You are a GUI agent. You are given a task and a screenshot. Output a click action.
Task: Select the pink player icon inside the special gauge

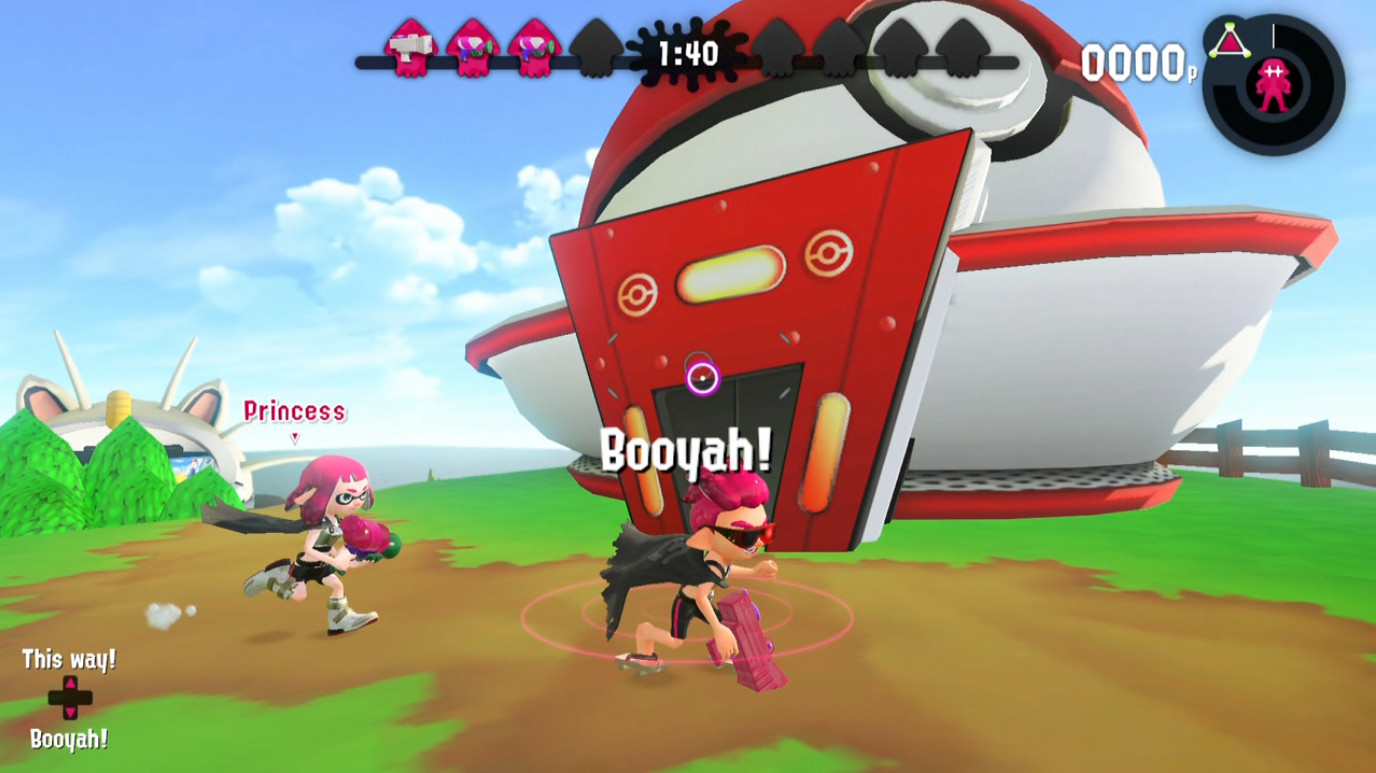1273,87
